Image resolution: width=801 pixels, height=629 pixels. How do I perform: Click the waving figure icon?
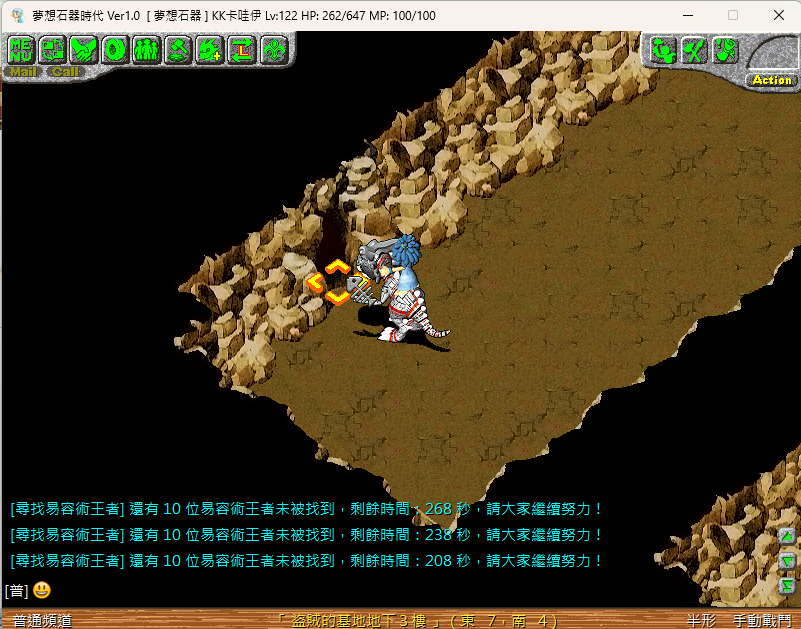pos(663,50)
